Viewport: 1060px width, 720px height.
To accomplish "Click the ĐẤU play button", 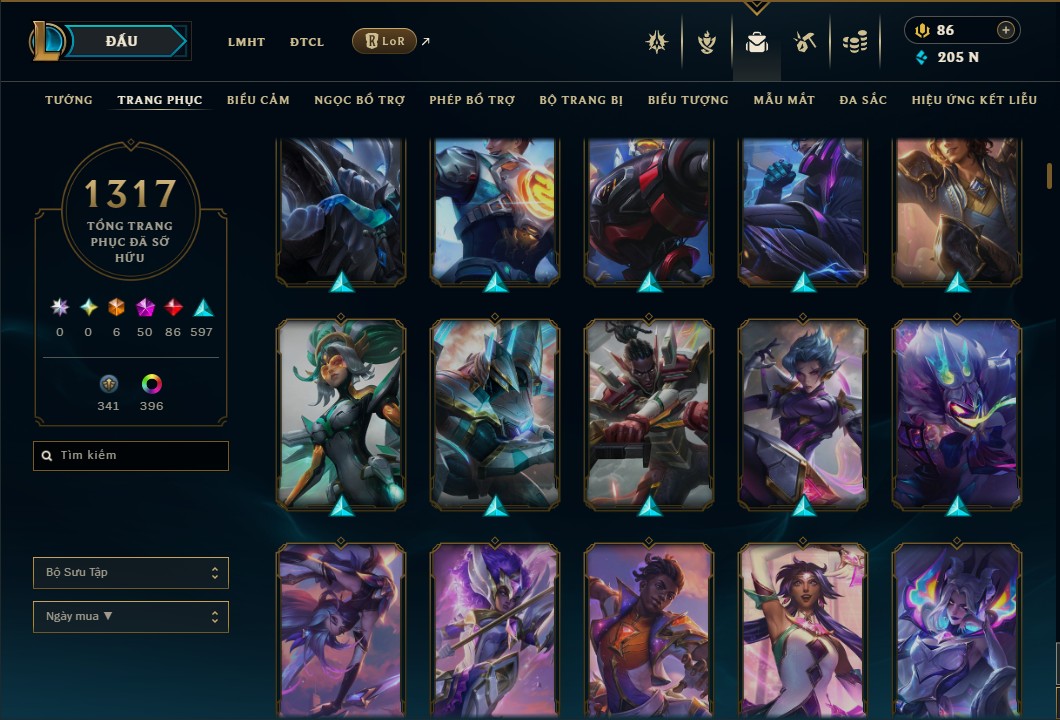I will [x=122, y=41].
